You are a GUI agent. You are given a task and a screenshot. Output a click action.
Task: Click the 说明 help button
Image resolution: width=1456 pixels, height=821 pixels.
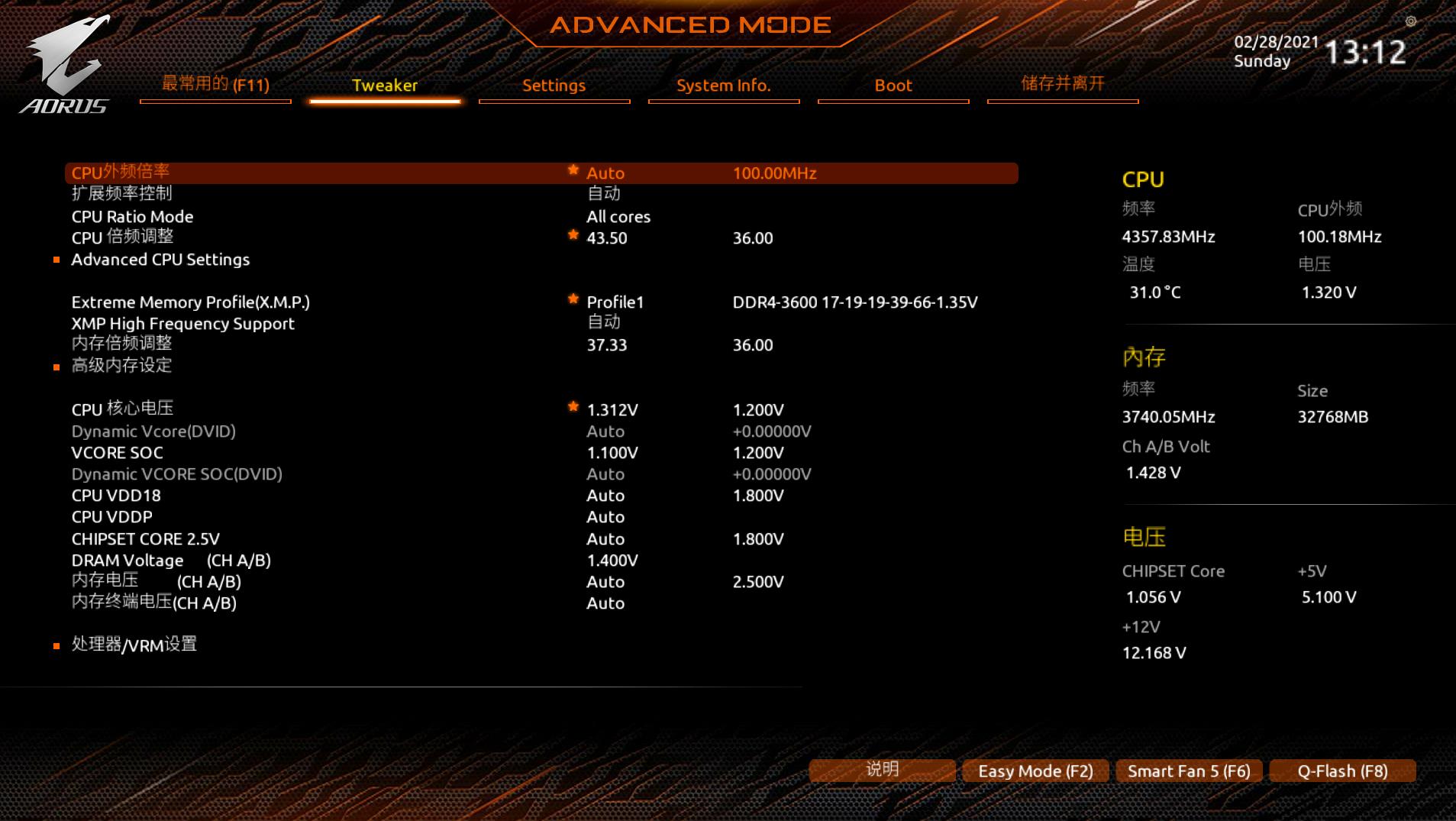(x=882, y=770)
